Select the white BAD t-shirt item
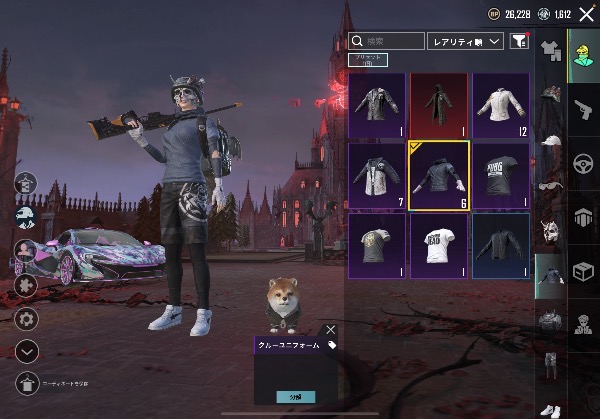This screenshot has height=419, width=600. 438,245
